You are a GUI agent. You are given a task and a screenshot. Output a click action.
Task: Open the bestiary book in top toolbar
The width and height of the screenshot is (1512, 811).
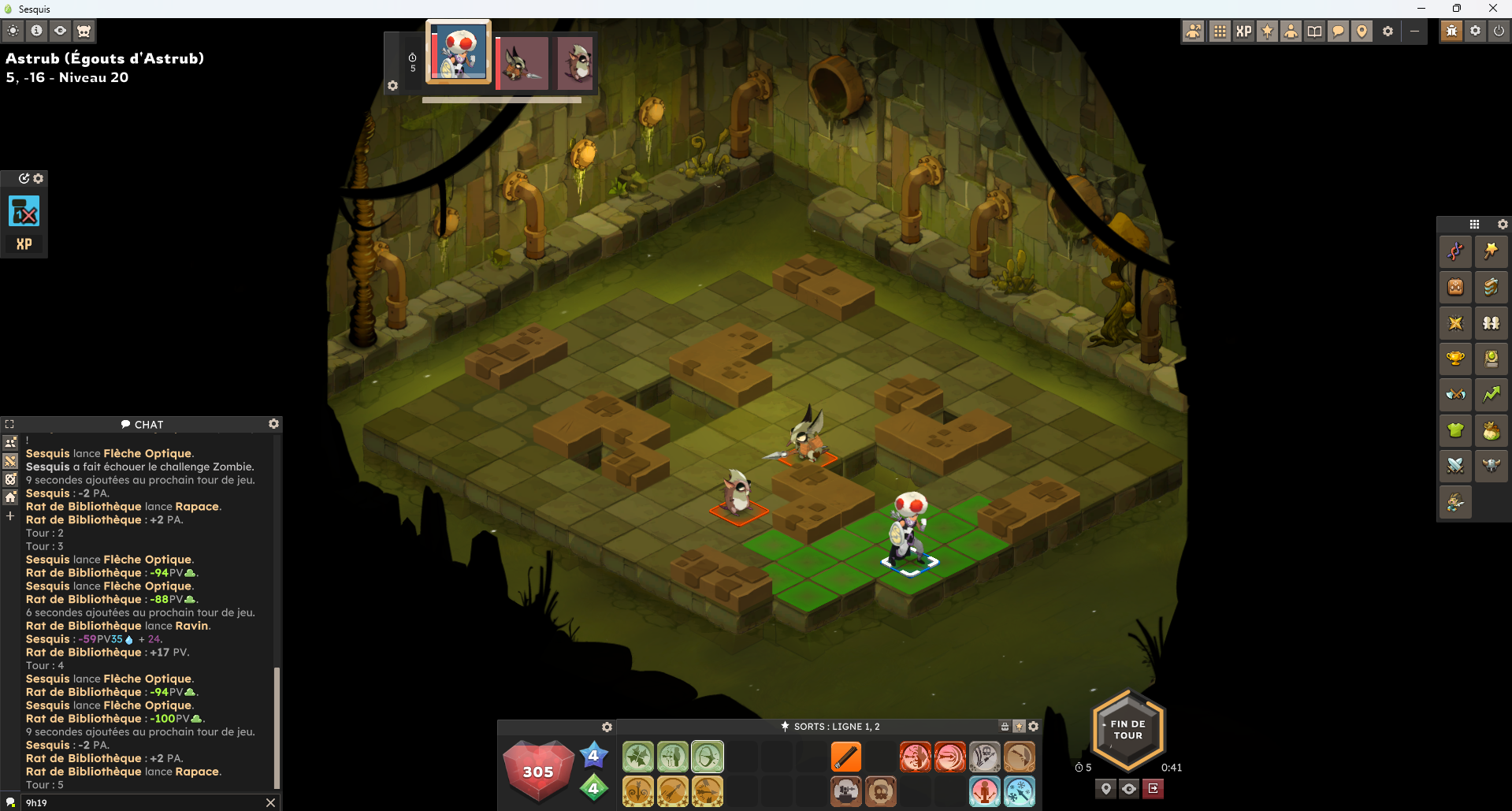pyautogui.click(x=1314, y=32)
